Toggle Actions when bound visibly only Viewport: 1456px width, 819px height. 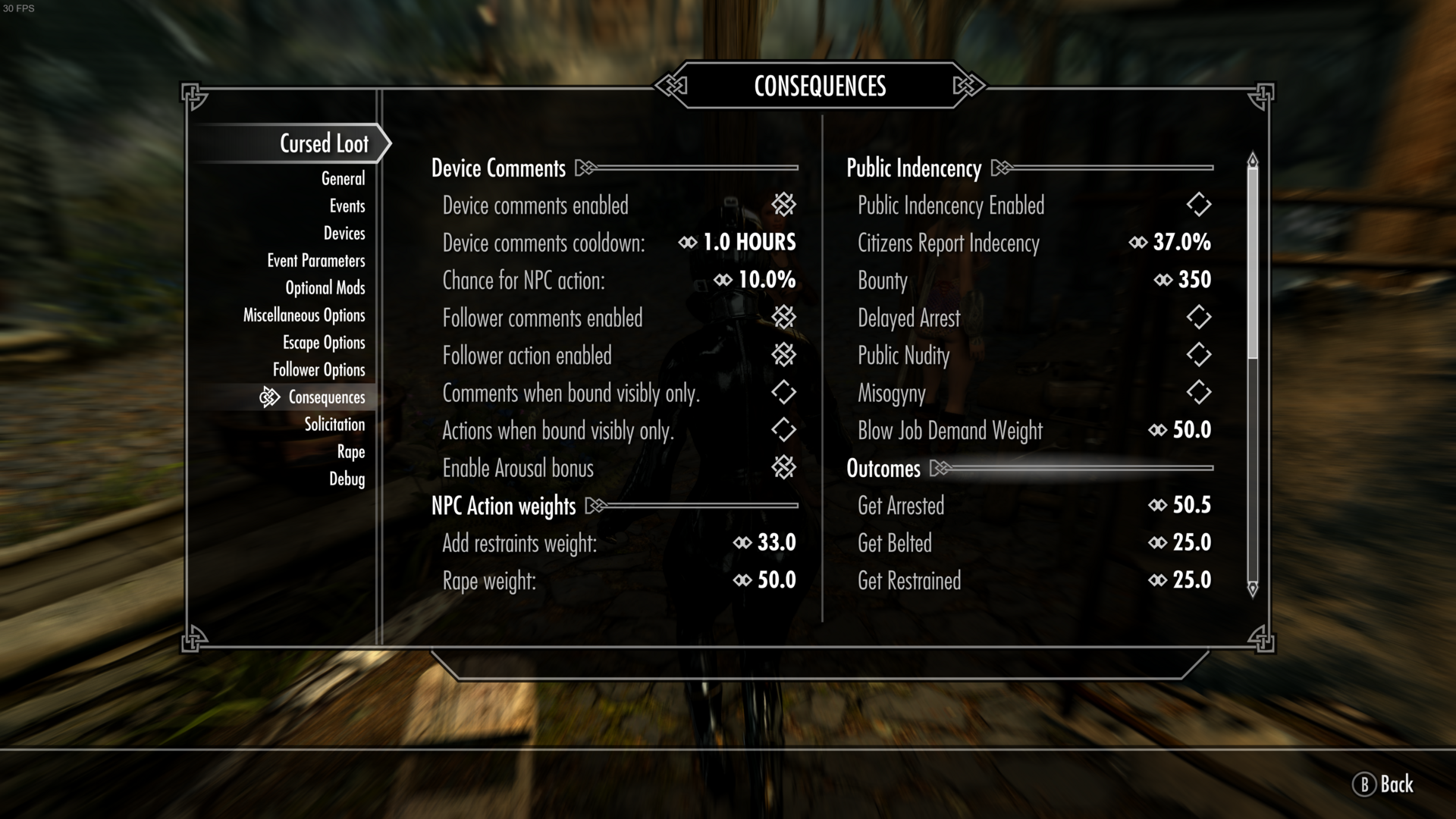click(x=783, y=430)
